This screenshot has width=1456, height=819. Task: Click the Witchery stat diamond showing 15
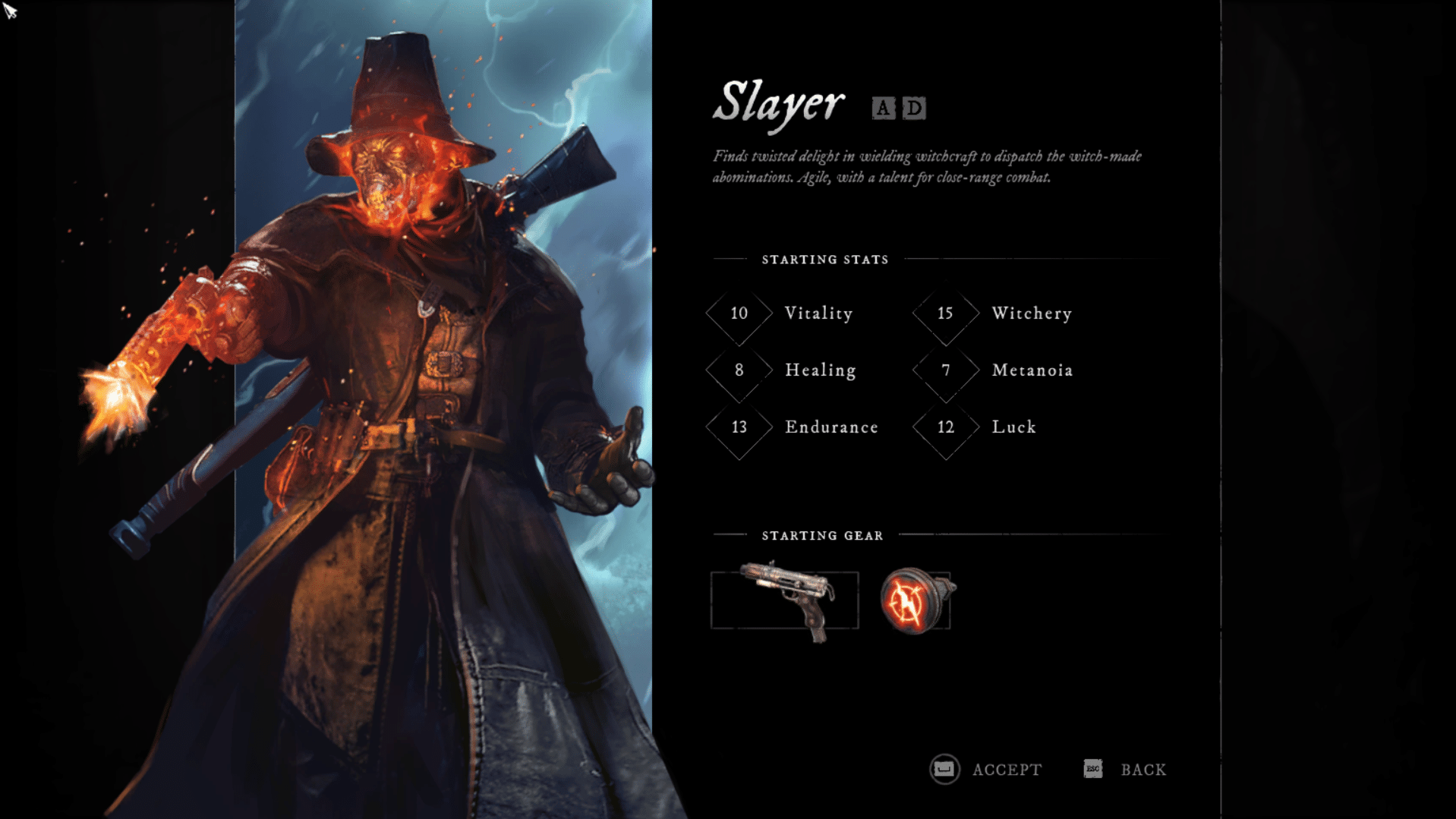coord(944,313)
